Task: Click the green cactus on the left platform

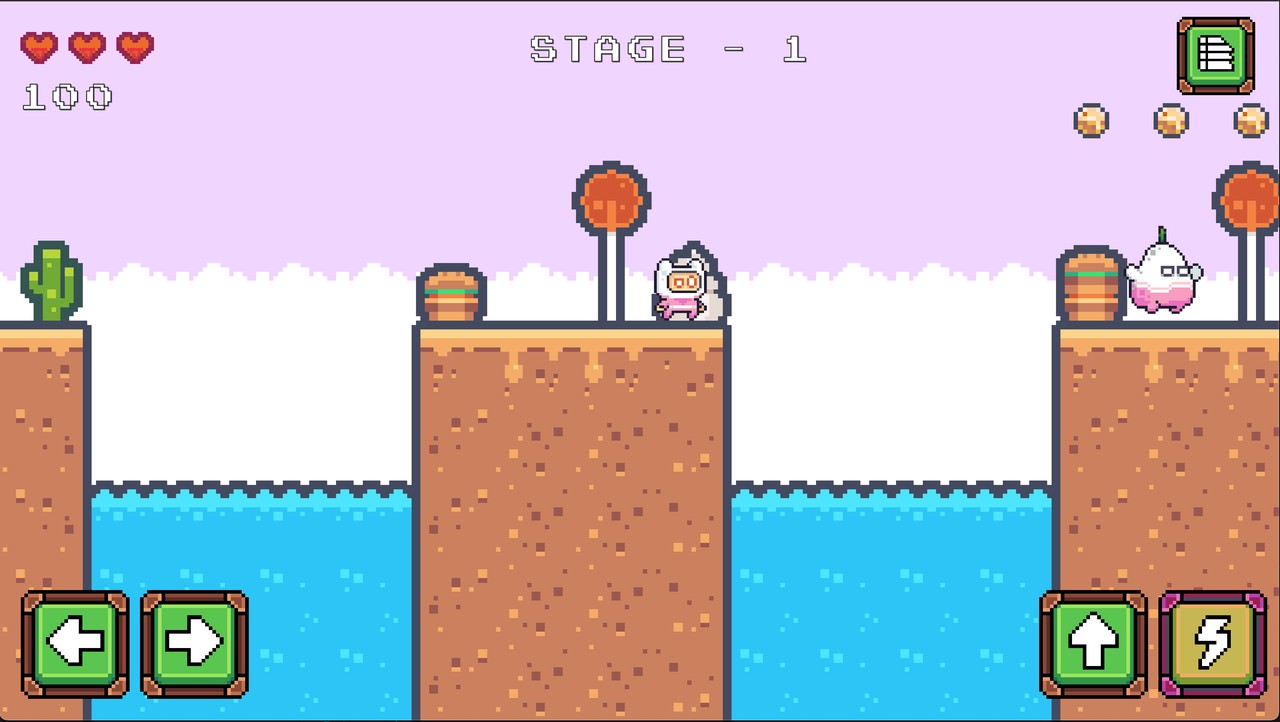Action: 52,280
